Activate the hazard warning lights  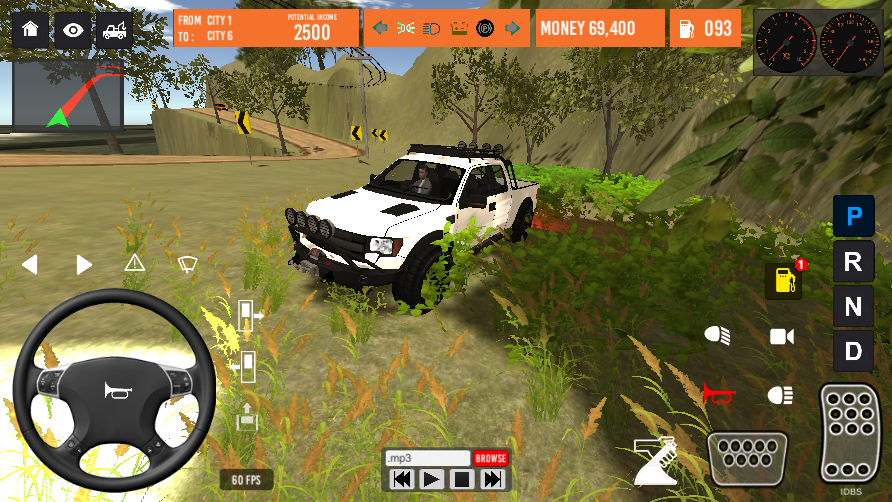pos(135,264)
